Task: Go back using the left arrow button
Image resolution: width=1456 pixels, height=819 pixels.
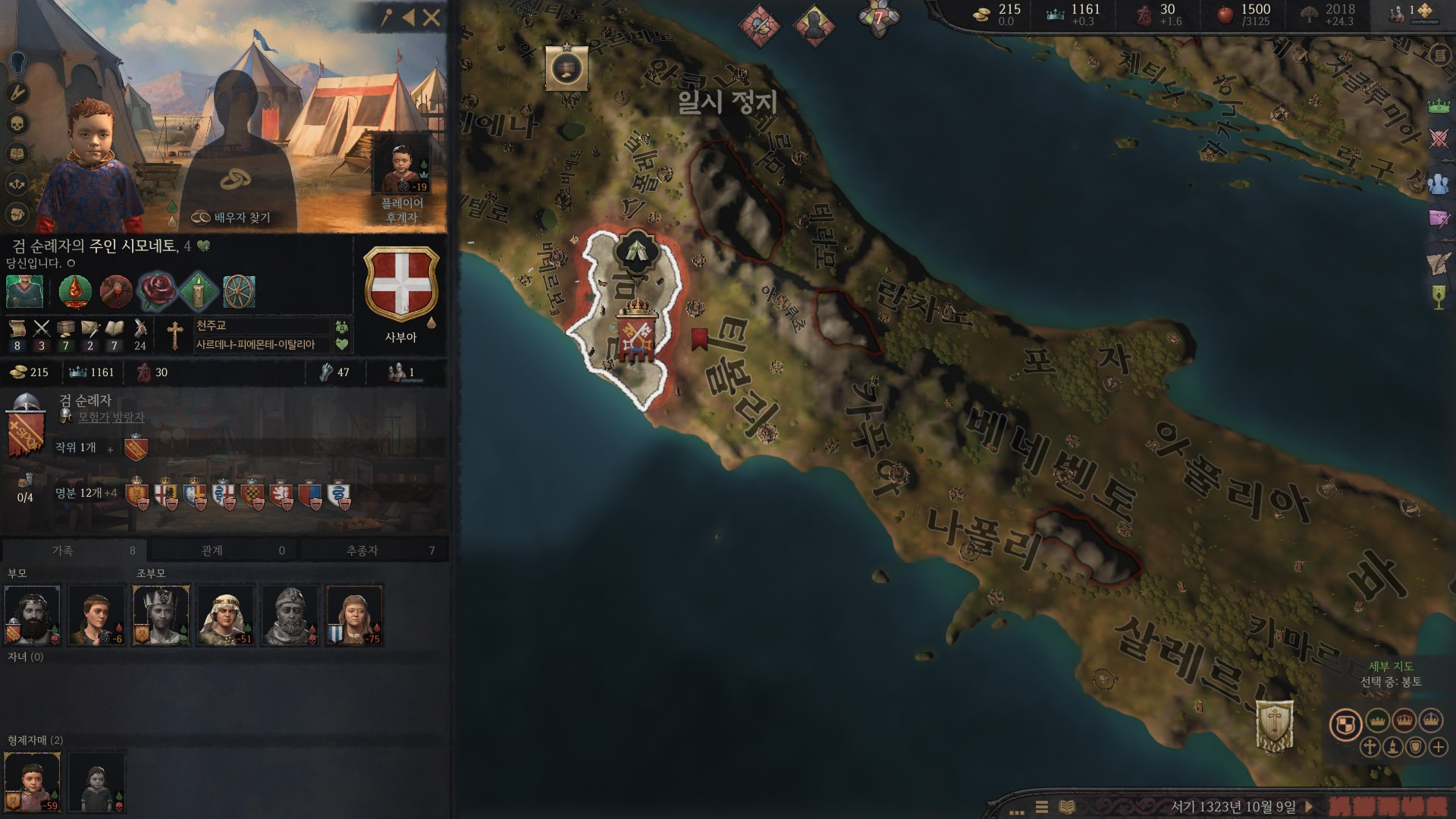Action: (x=409, y=18)
